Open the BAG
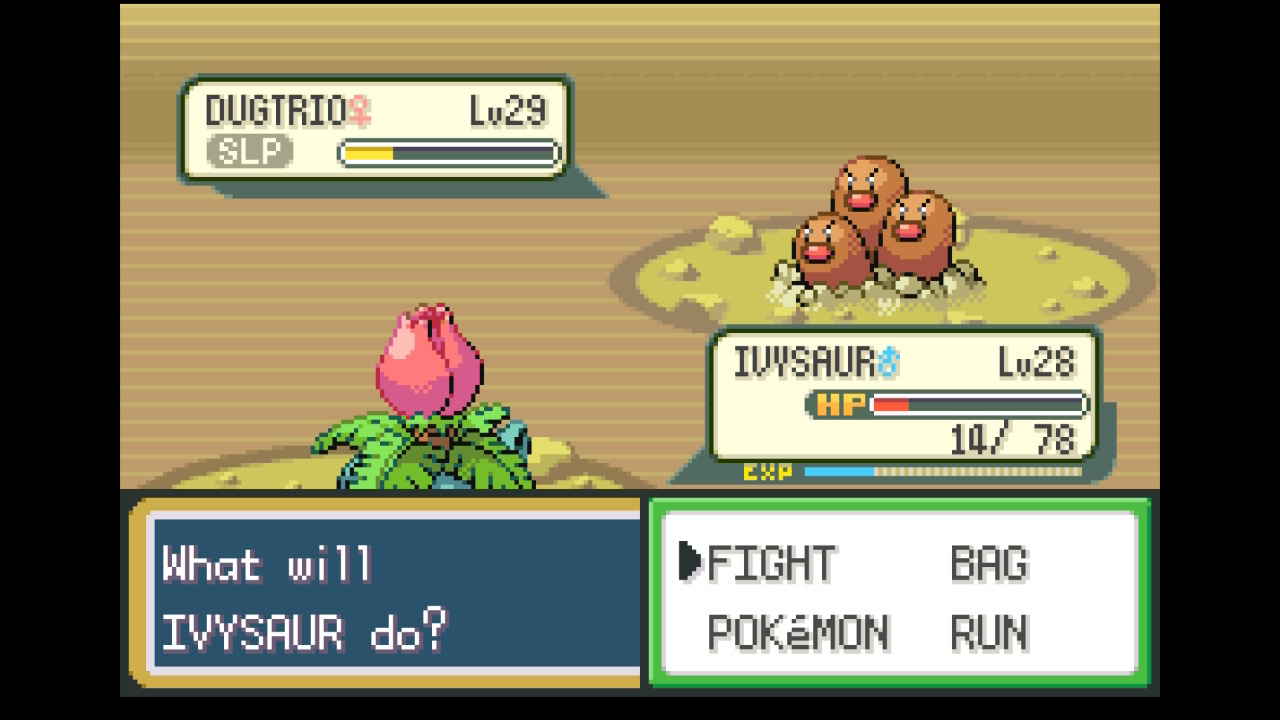 988,563
